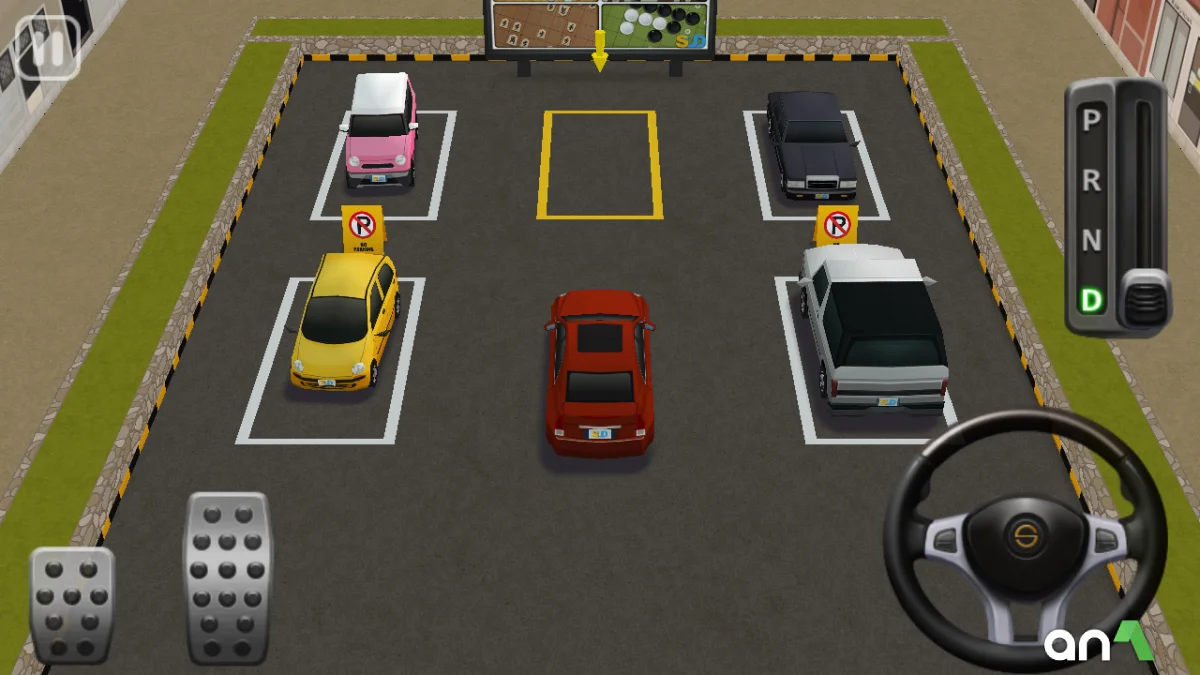This screenshot has width=1200, height=675.
Task: Shift gear to N (Neutral)
Action: point(1092,241)
